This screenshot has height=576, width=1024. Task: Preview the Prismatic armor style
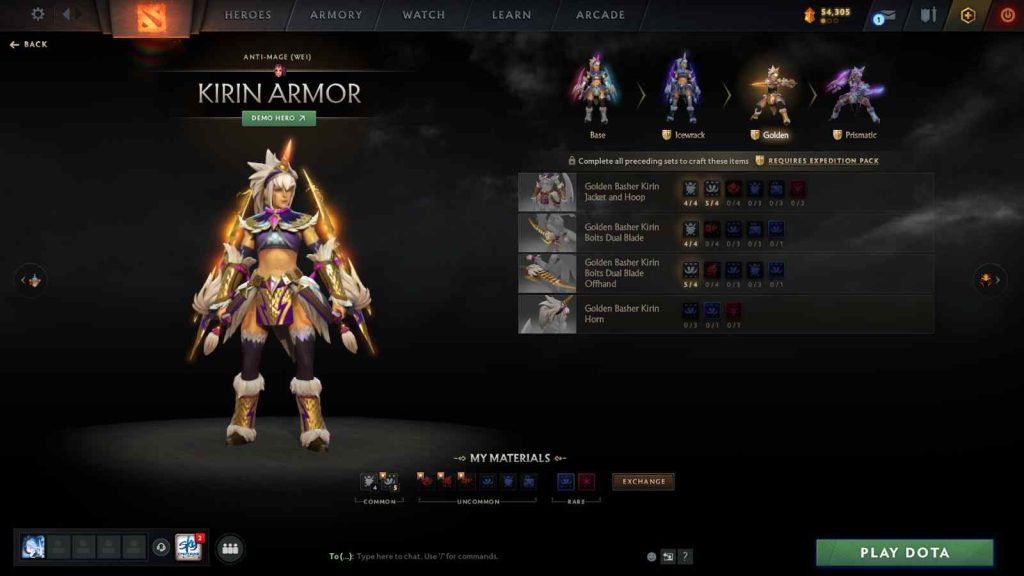(x=854, y=97)
